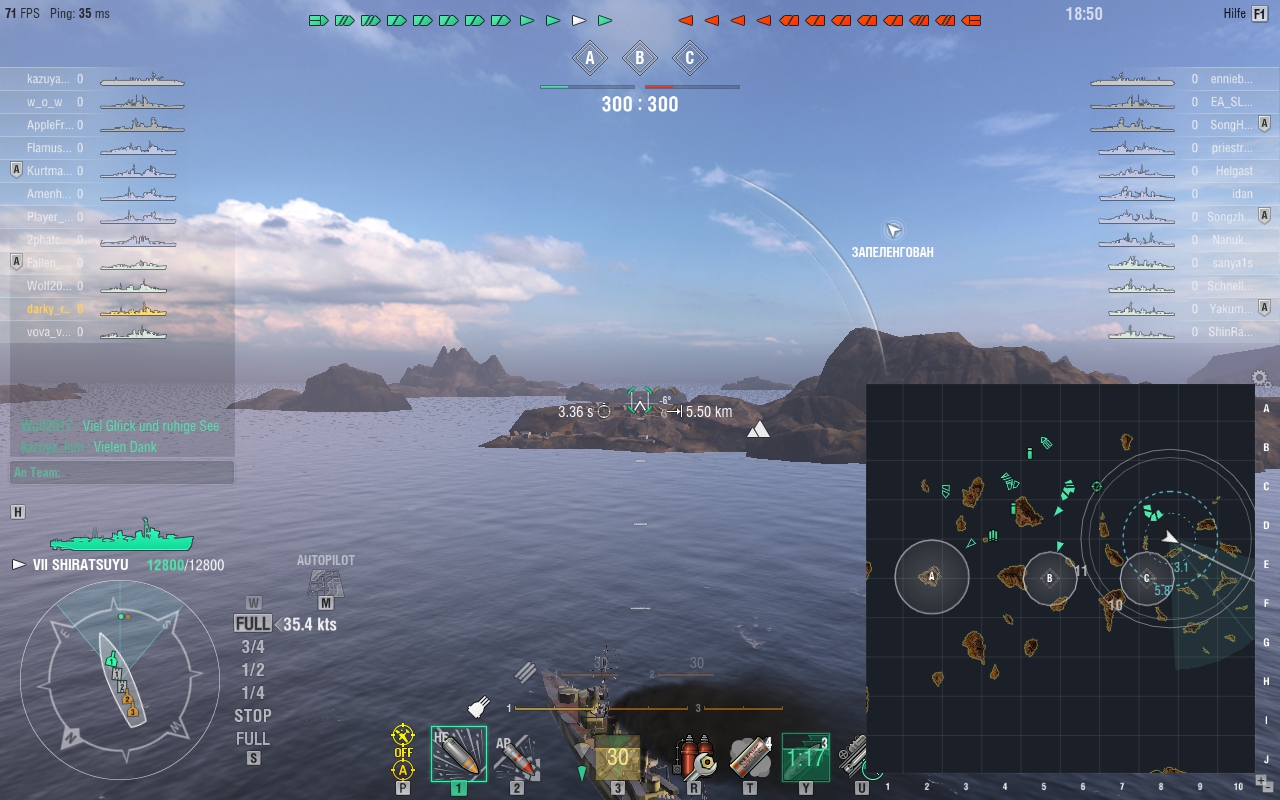Set engine telegraph to 1/4 speed
1280x800 pixels.
coord(253,693)
